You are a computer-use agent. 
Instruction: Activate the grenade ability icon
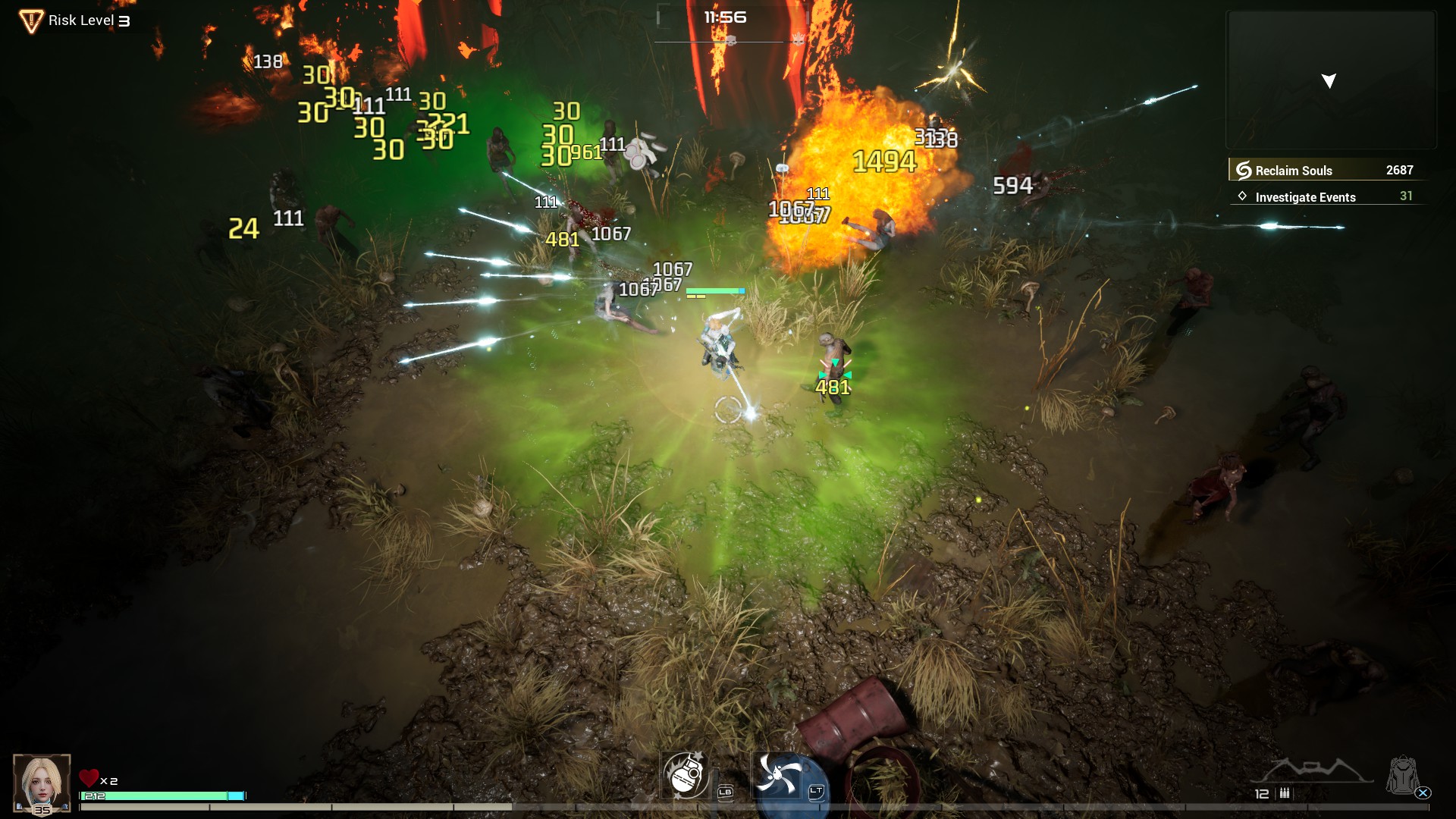[686, 775]
